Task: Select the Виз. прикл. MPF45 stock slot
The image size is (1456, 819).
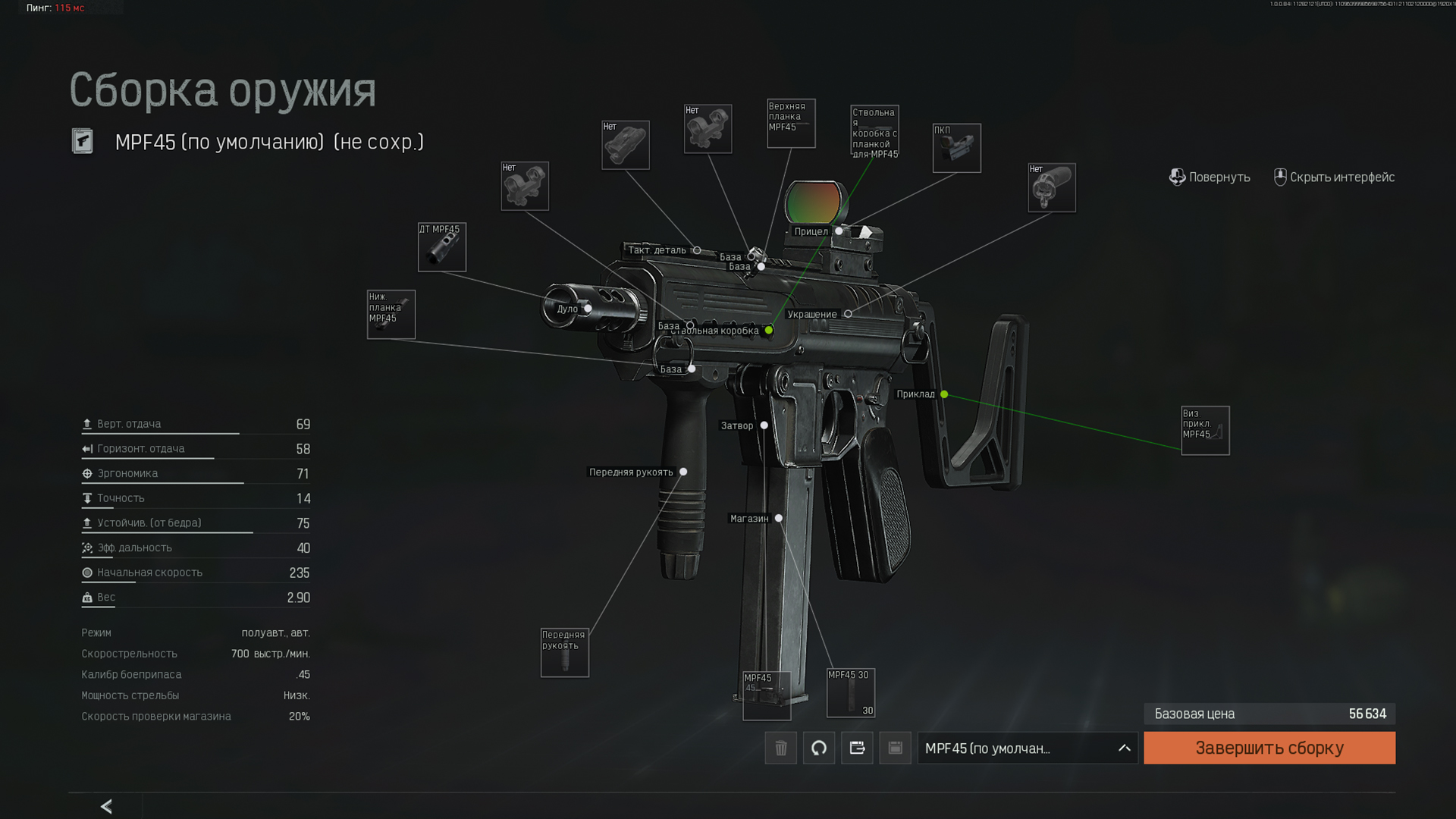Action: click(1205, 430)
